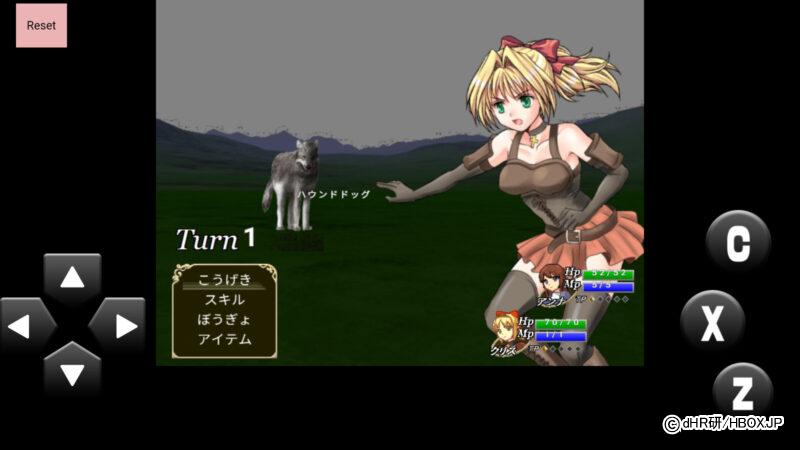Tap the round X button

(712, 322)
